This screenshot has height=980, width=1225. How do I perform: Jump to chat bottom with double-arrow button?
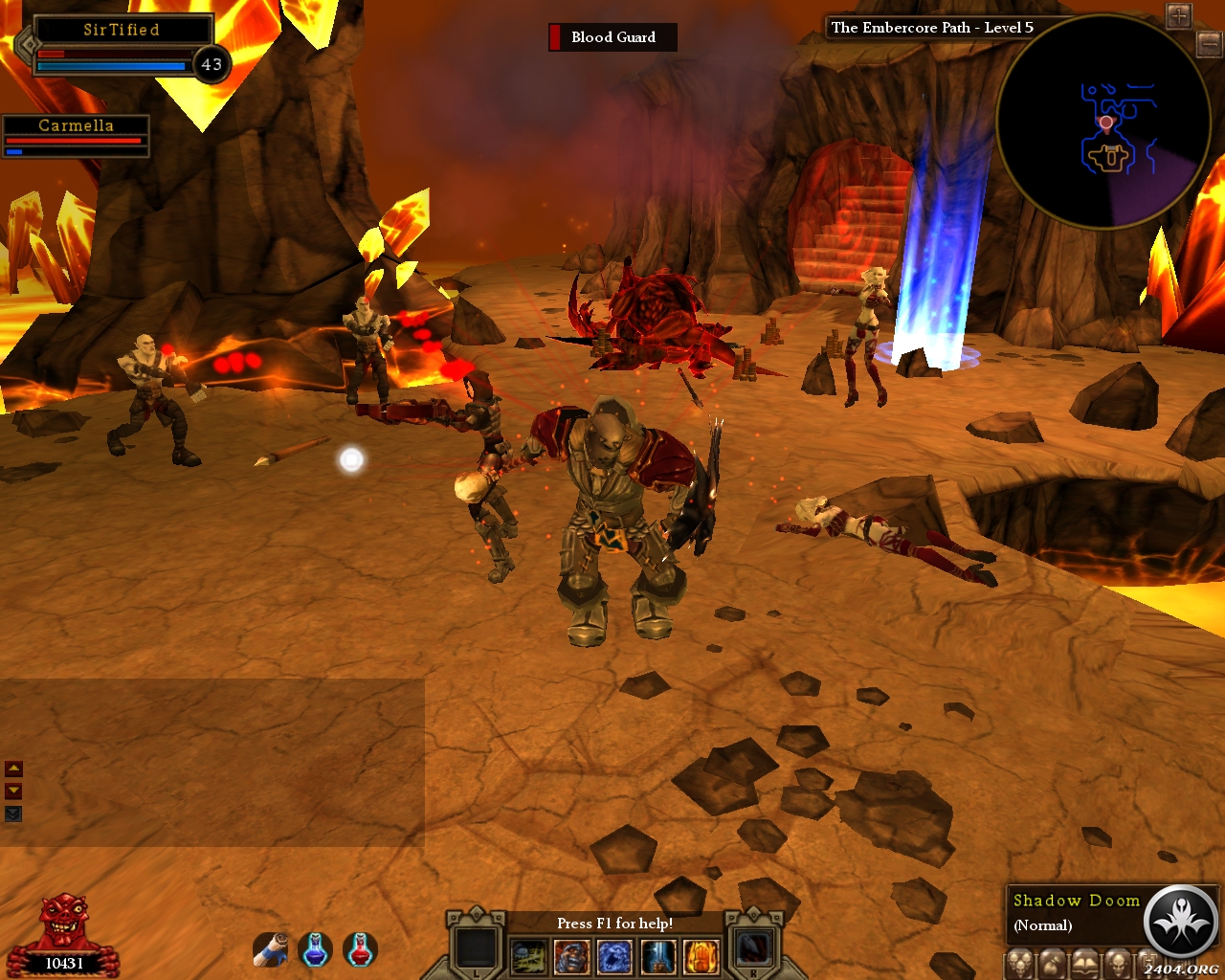tap(13, 813)
